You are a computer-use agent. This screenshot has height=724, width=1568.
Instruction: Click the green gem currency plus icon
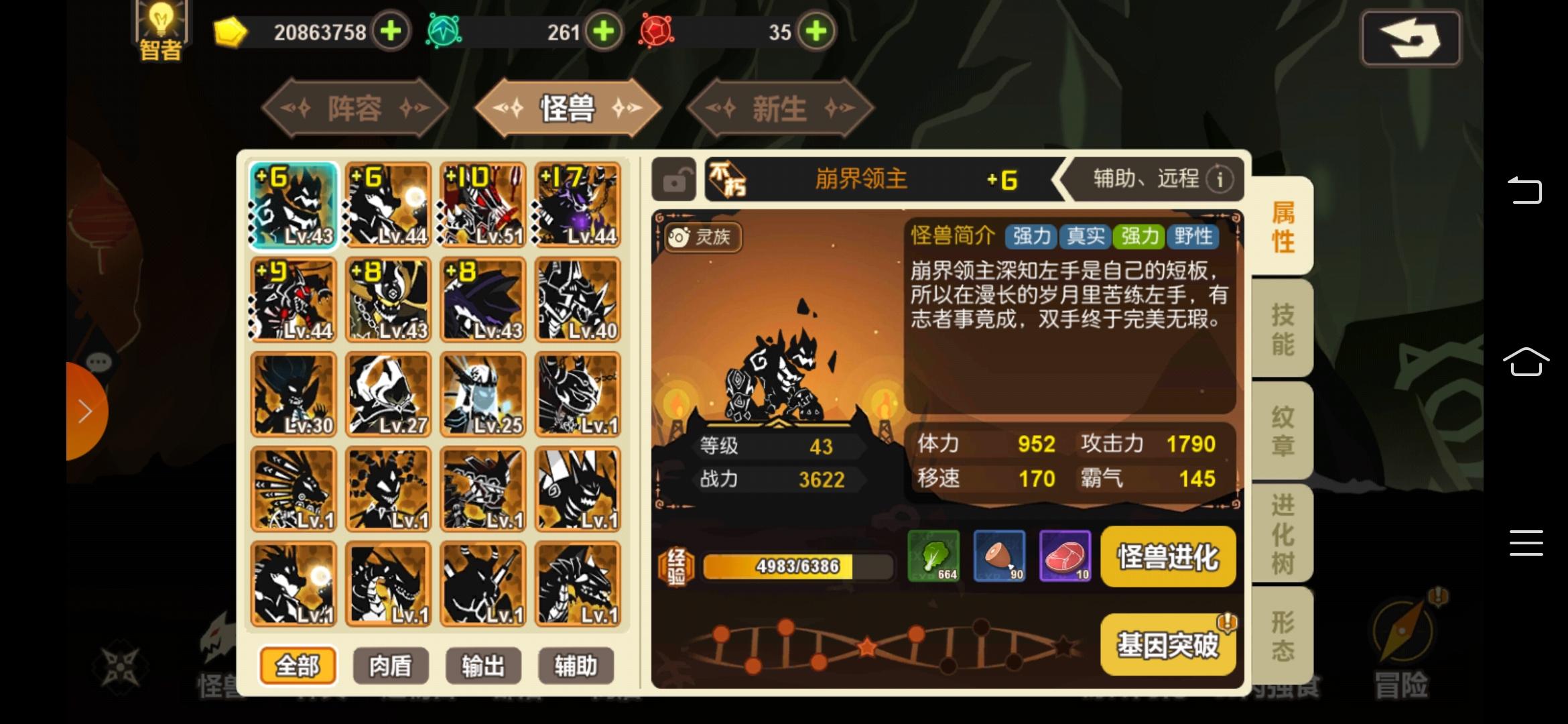pyautogui.click(x=602, y=32)
